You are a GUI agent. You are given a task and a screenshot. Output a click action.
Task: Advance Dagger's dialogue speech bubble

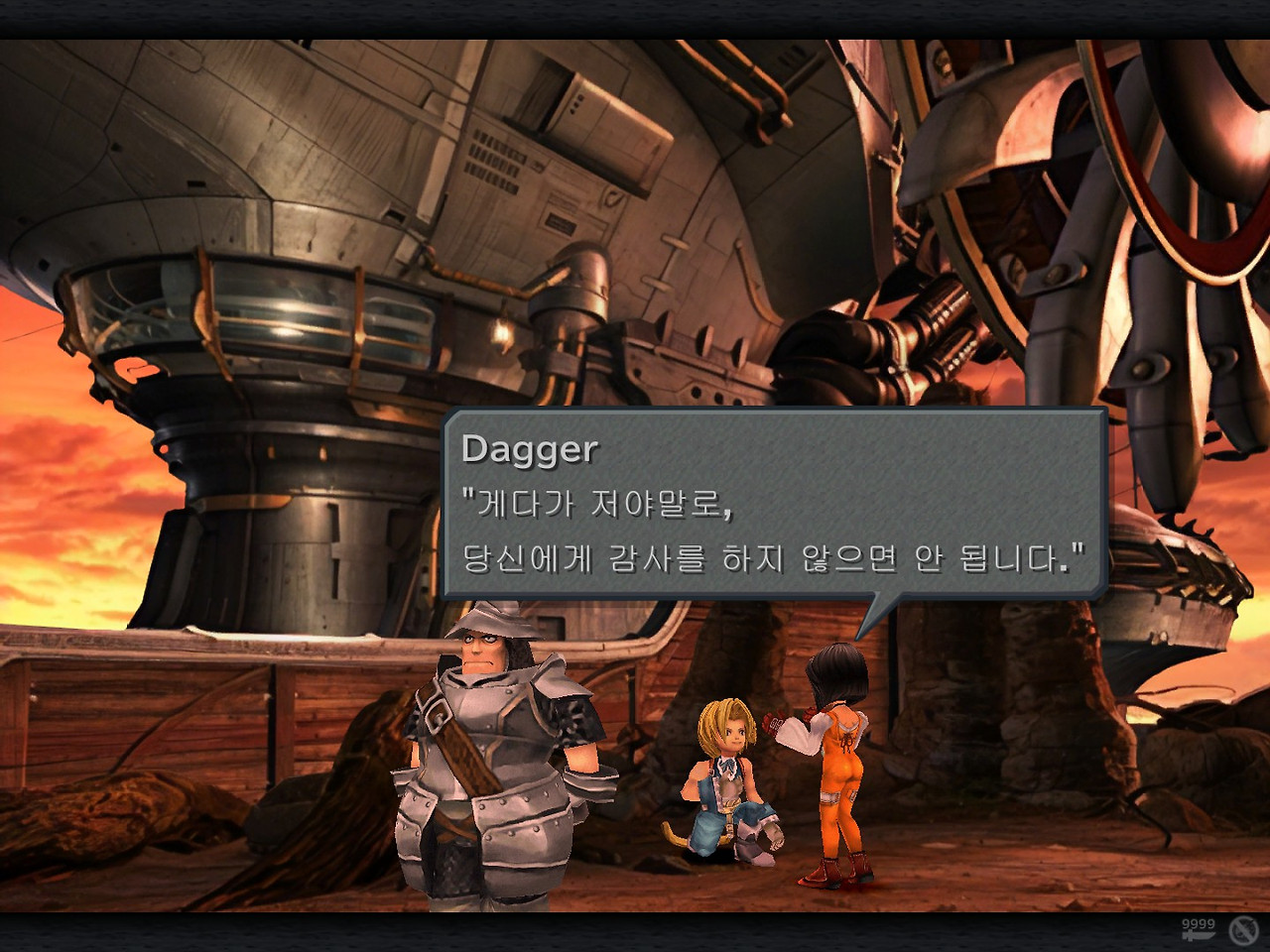(774, 504)
